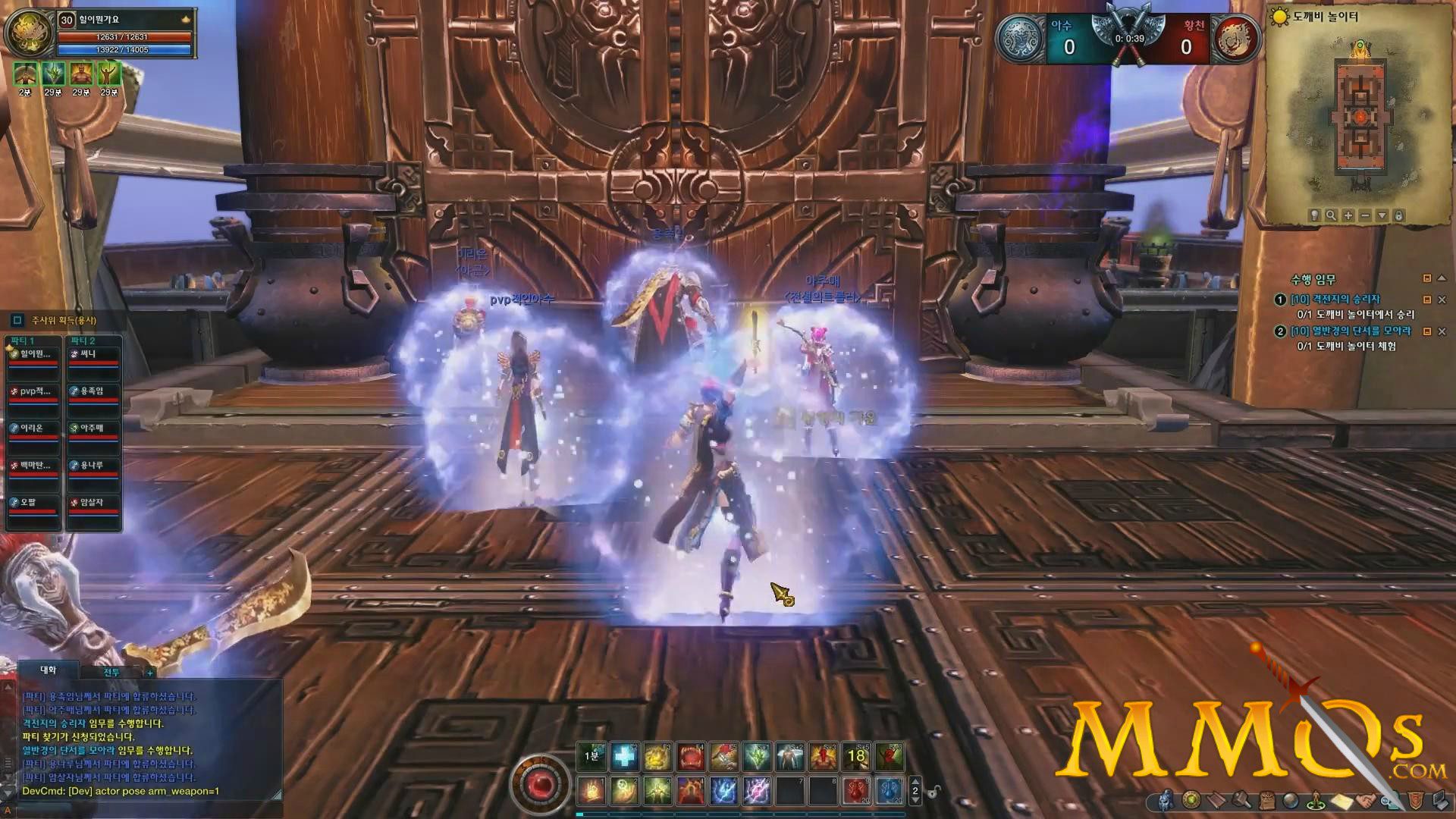
Task: Toggle the lightbulb indicator above the minimap
Action: point(1313,215)
